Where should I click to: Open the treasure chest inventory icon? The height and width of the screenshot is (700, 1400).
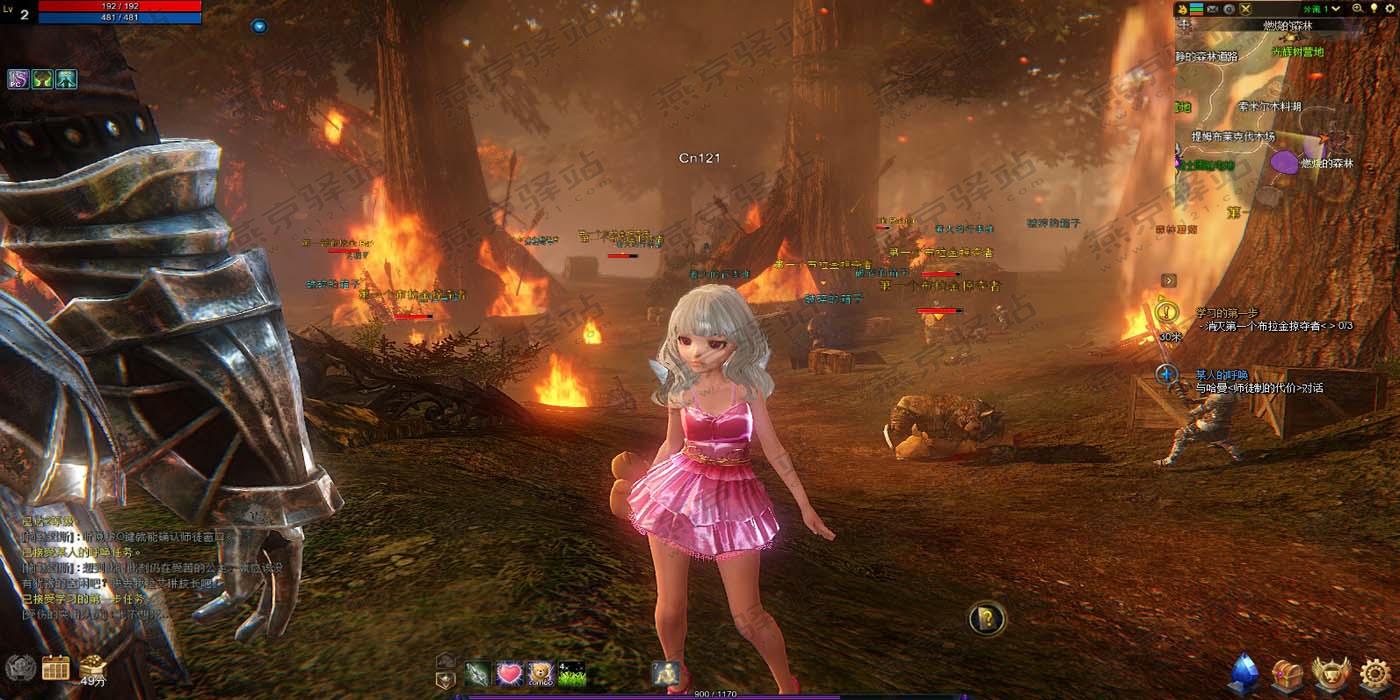pyautogui.click(x=1287, y=673)
